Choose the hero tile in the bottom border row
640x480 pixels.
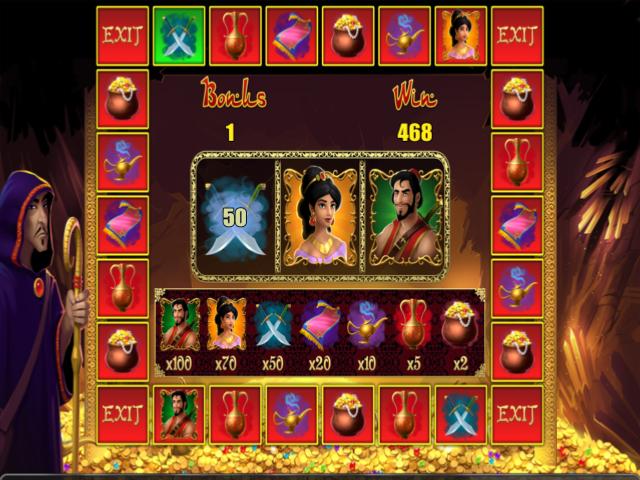tap(179, 412)
